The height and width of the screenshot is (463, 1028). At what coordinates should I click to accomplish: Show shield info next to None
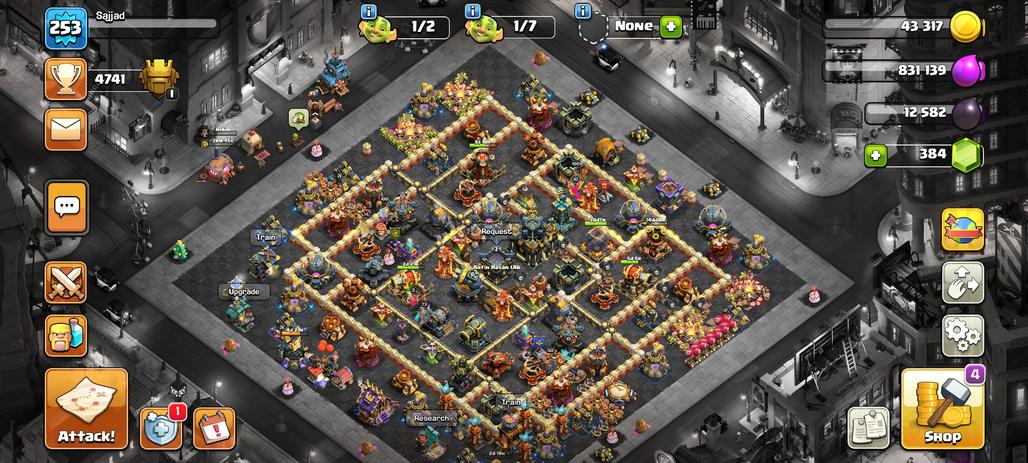(x=583, y=11)
